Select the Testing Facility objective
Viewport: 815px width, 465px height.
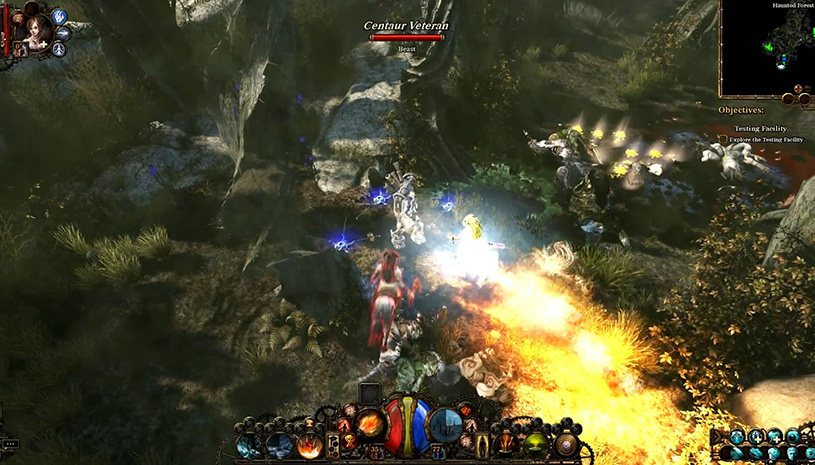[760, 129]
